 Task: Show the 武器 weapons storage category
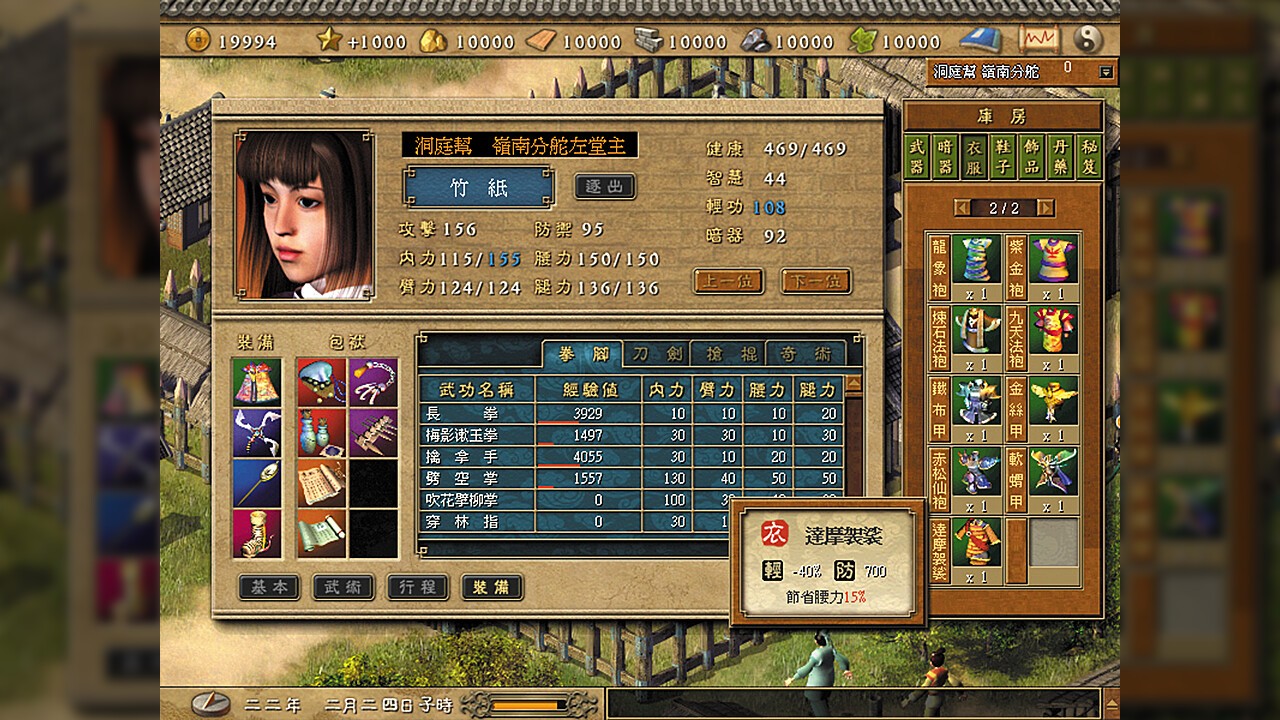pos(917,157)
